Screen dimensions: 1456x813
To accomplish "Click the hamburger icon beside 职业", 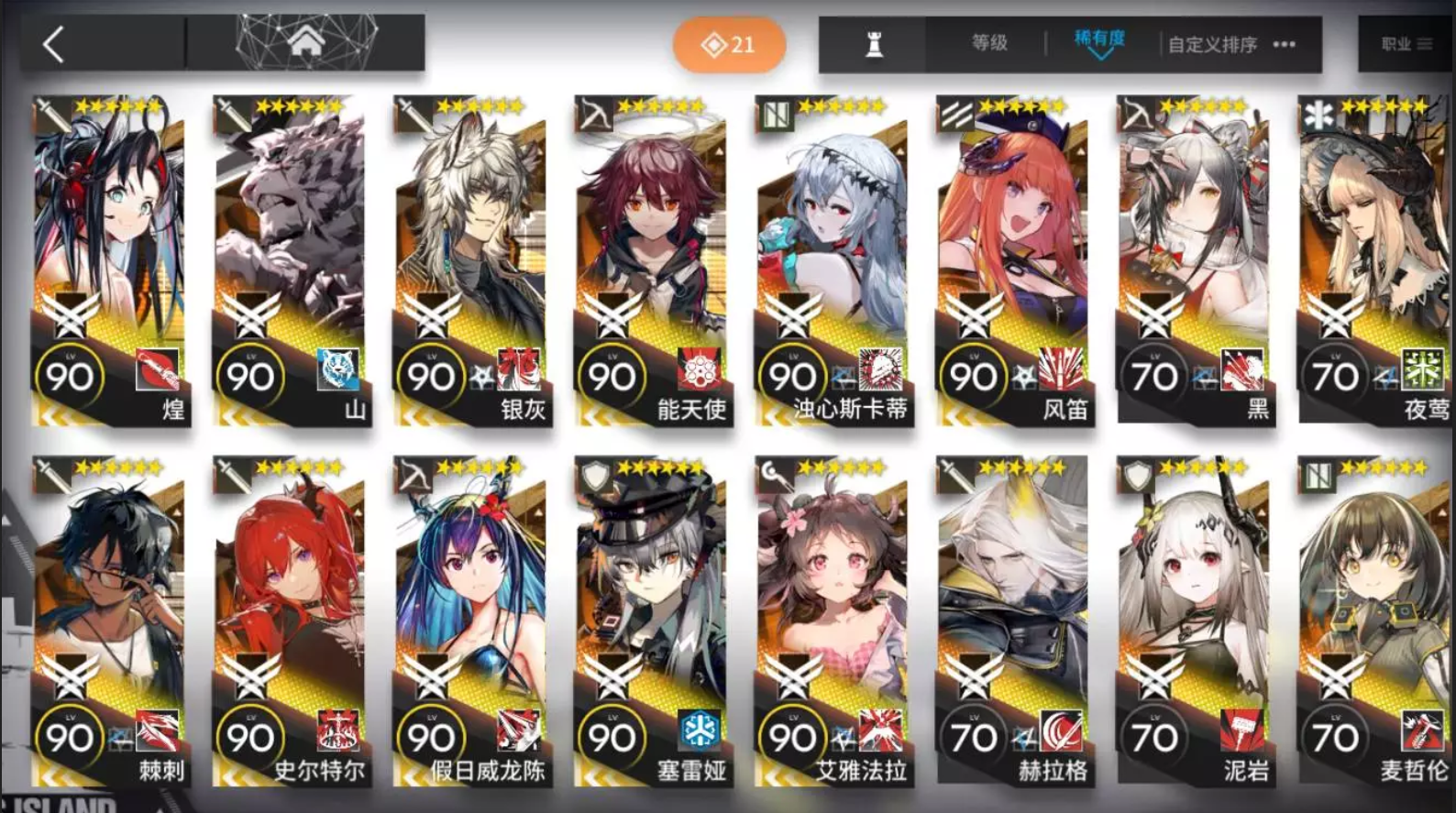I will 1423,43.
